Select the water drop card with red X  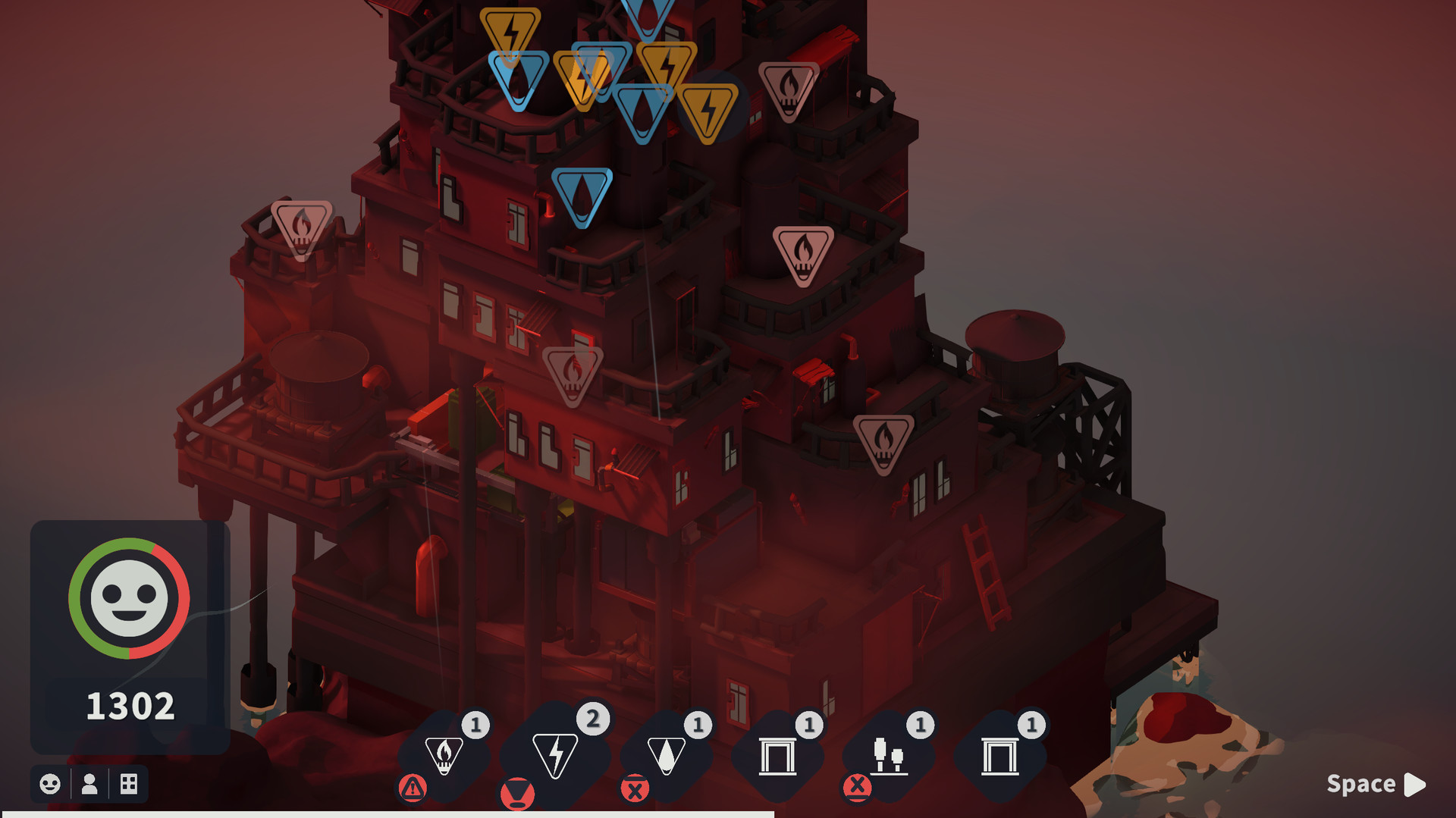667,754
